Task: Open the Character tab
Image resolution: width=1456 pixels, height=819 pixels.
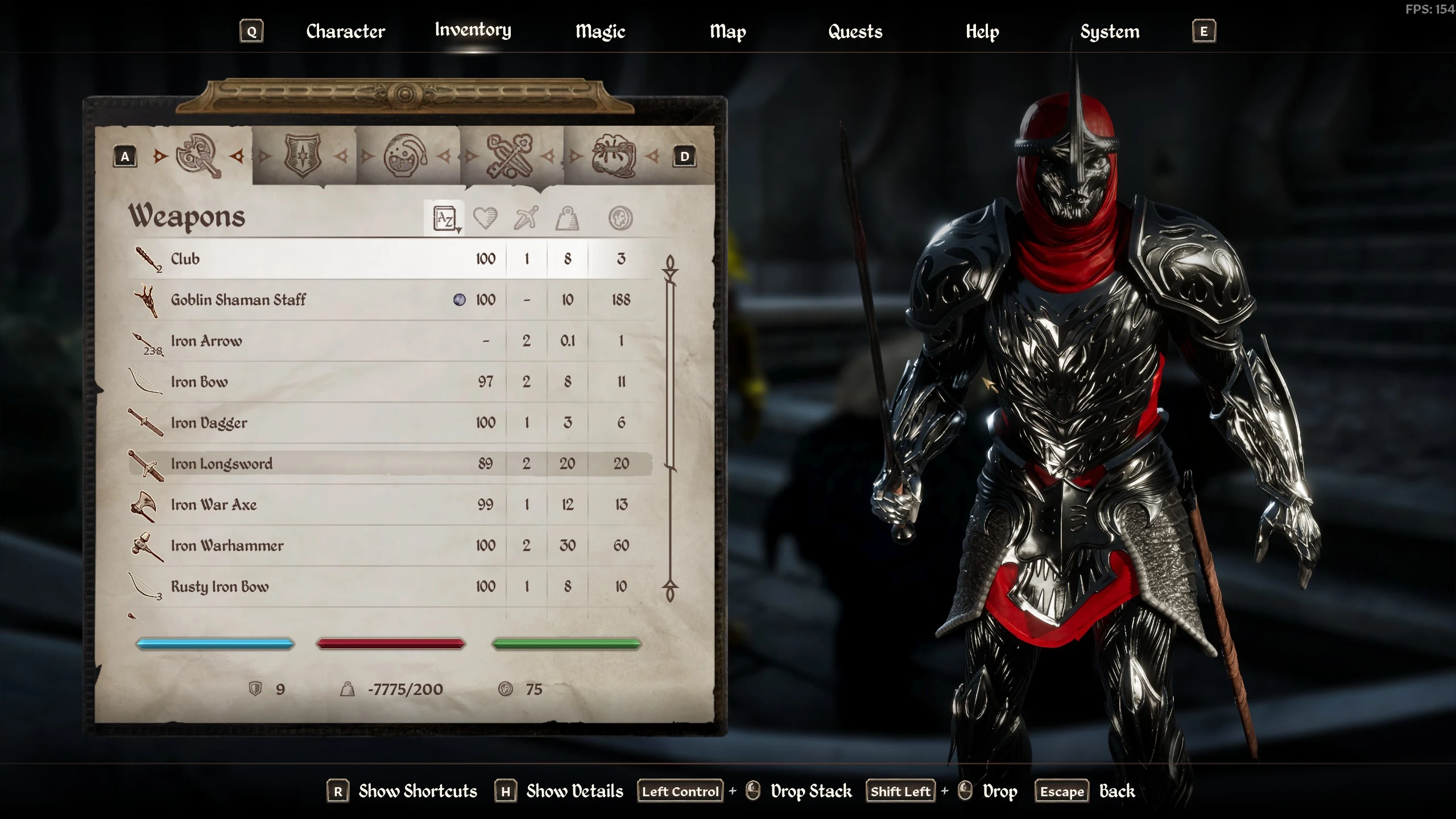Action: pos(345,32)
